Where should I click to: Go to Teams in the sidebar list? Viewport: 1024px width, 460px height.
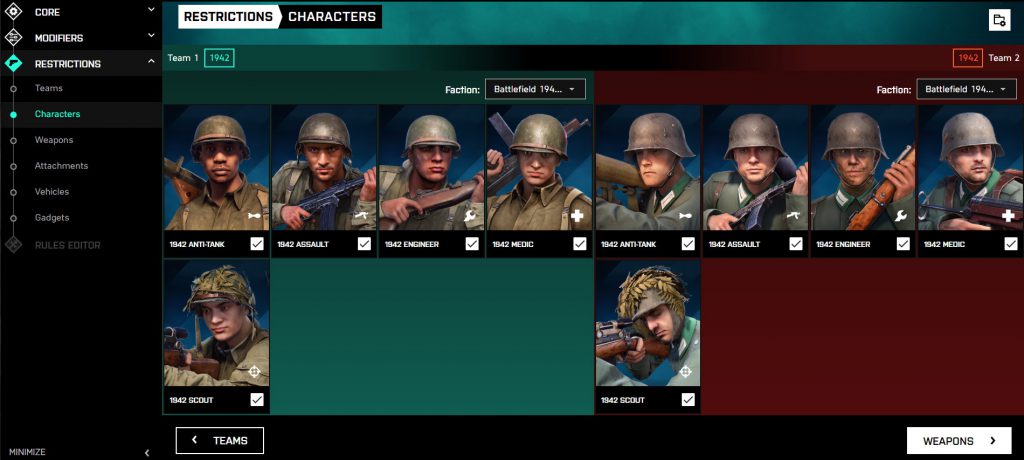[48, 88]
